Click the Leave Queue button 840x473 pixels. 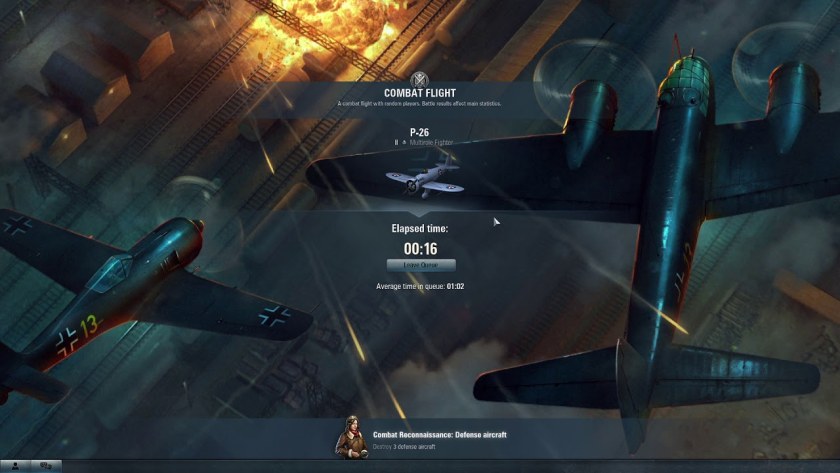[421, 265]
